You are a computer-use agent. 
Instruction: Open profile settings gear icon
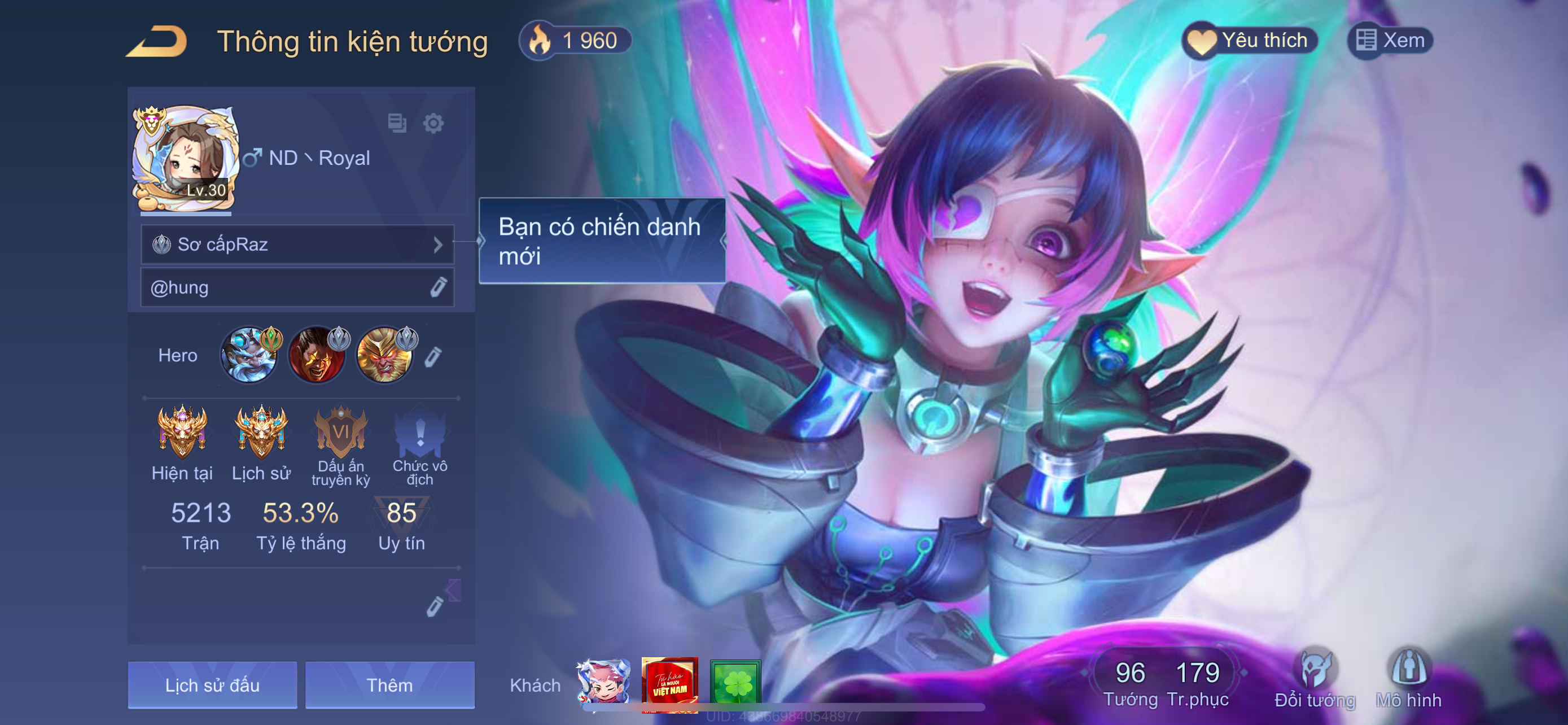433,124
